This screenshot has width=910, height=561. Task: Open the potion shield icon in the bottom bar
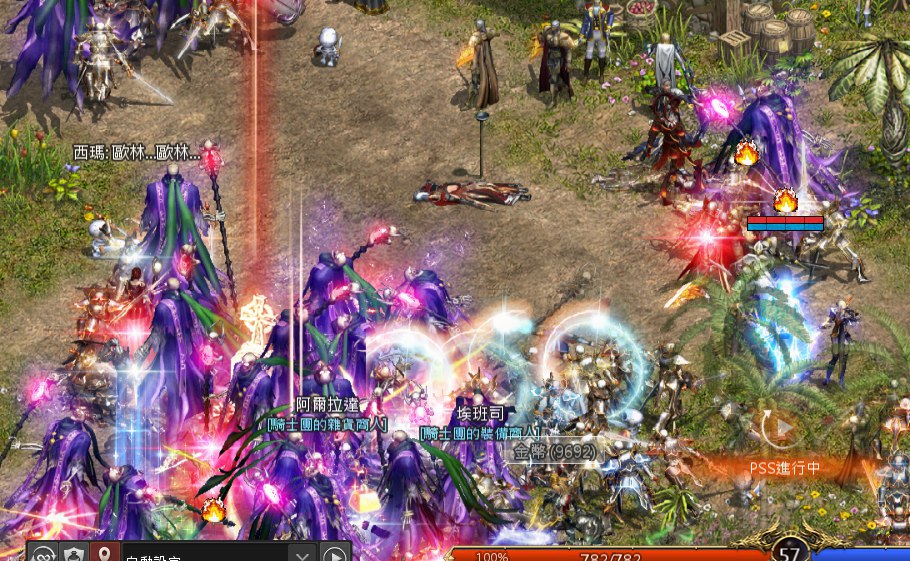(x=72, y=554)
